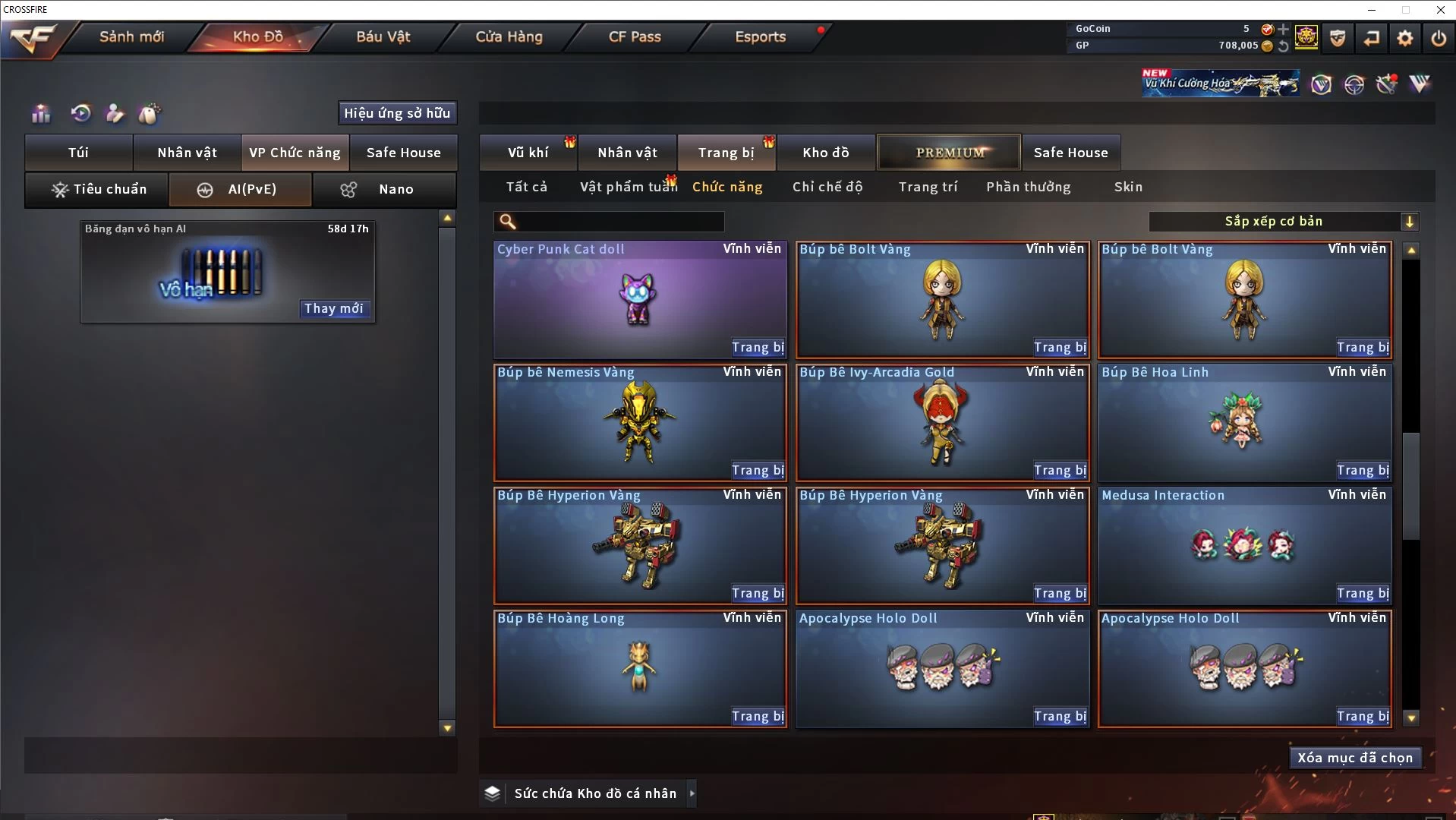This screenshot has width=1456, height=820.
Task: Select the Túi tab
Action: pos(79,153)
